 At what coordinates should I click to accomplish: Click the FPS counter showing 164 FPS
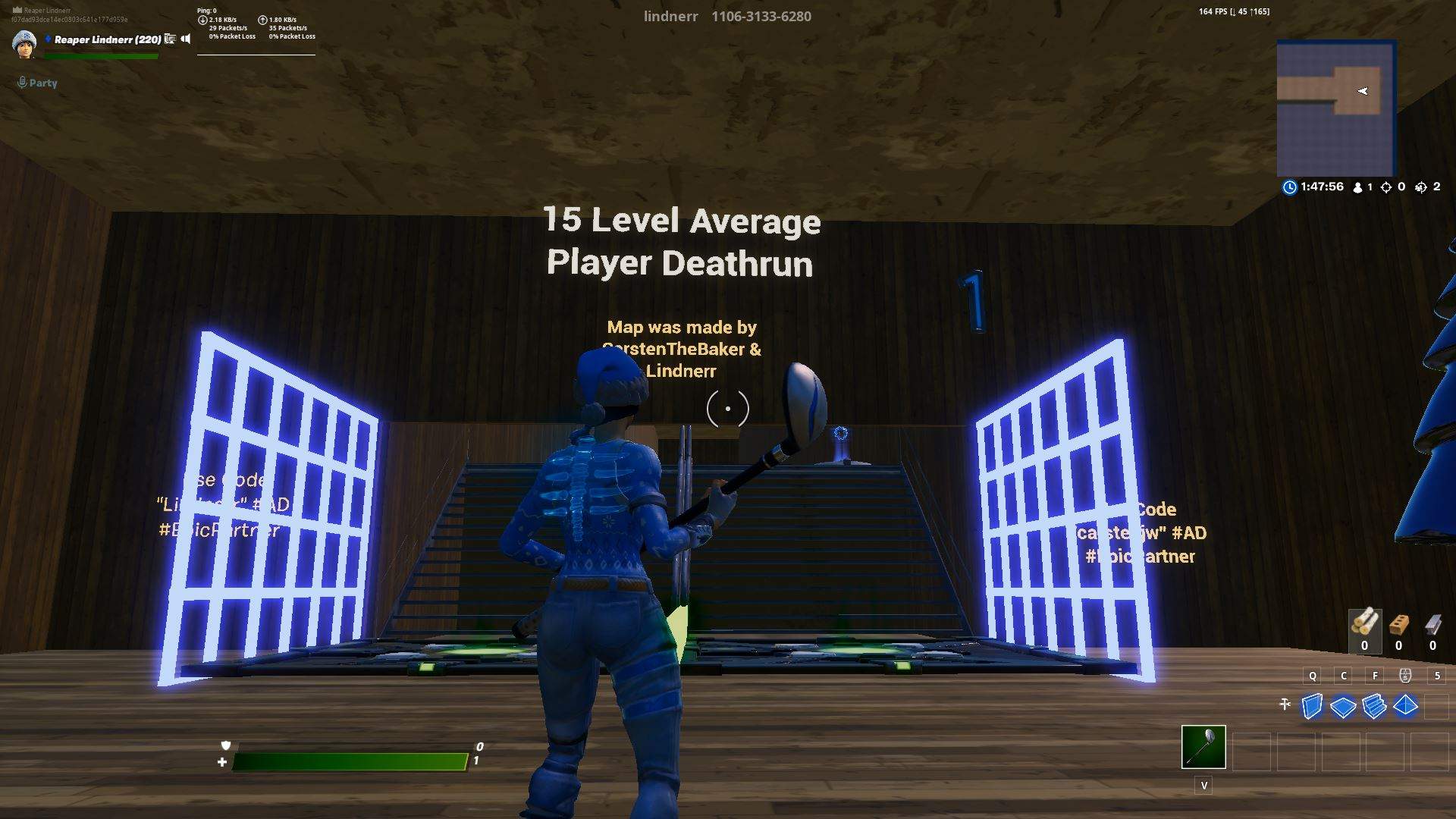(x=1214, y=11)
